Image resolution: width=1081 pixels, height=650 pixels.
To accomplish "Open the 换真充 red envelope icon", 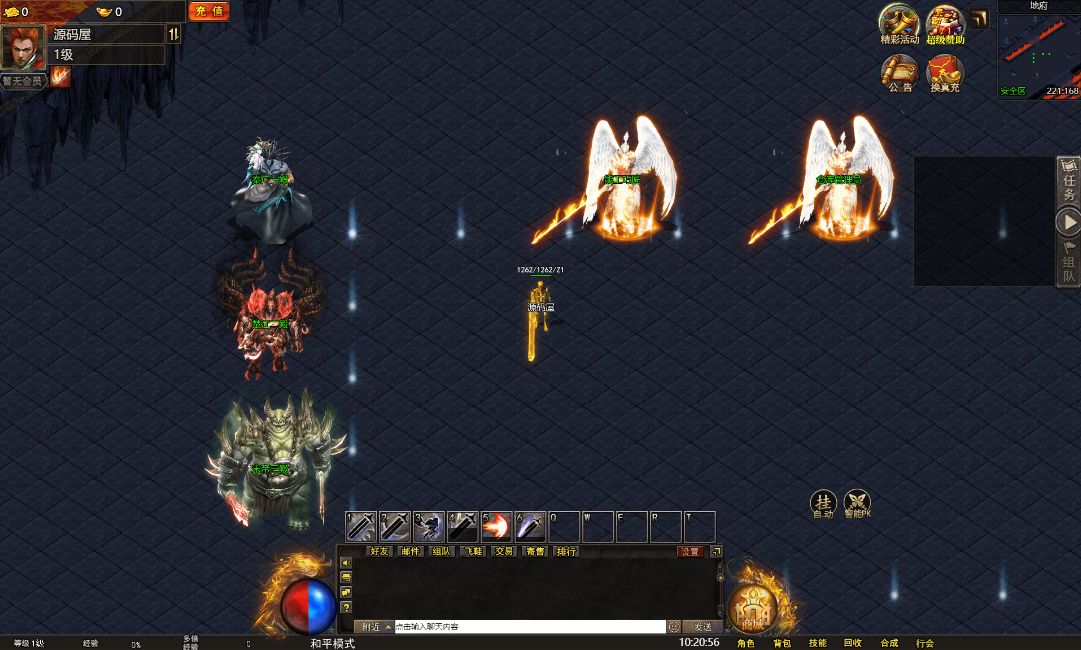I will click(944, 72).
